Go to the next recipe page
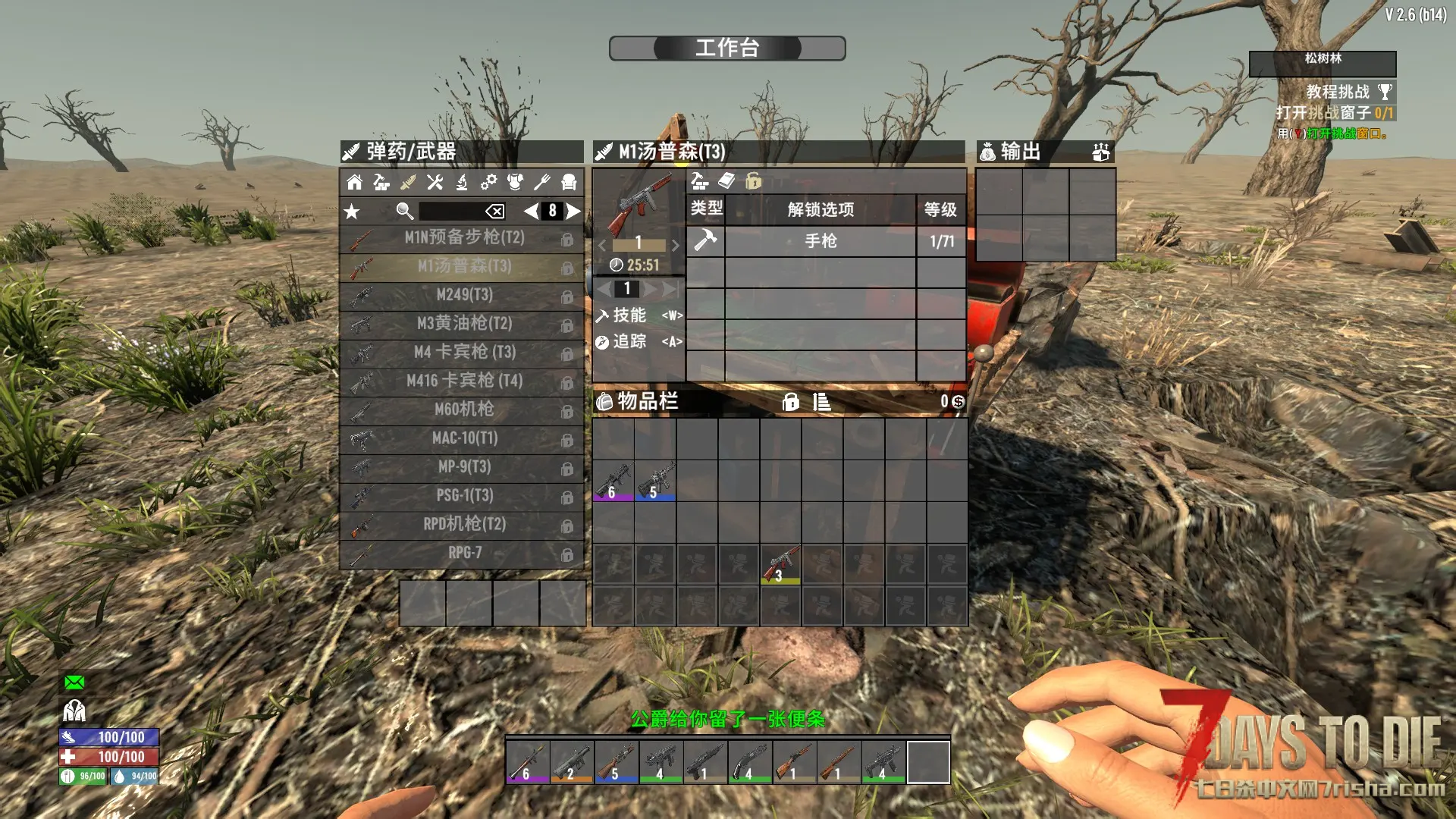1456x819 pixels. (573, 212)
